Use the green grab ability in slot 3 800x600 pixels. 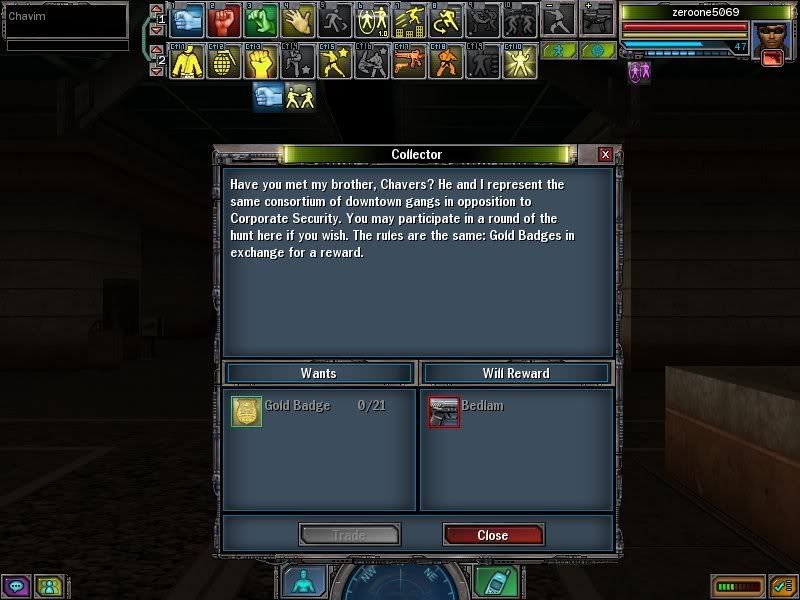click(261, 20)
